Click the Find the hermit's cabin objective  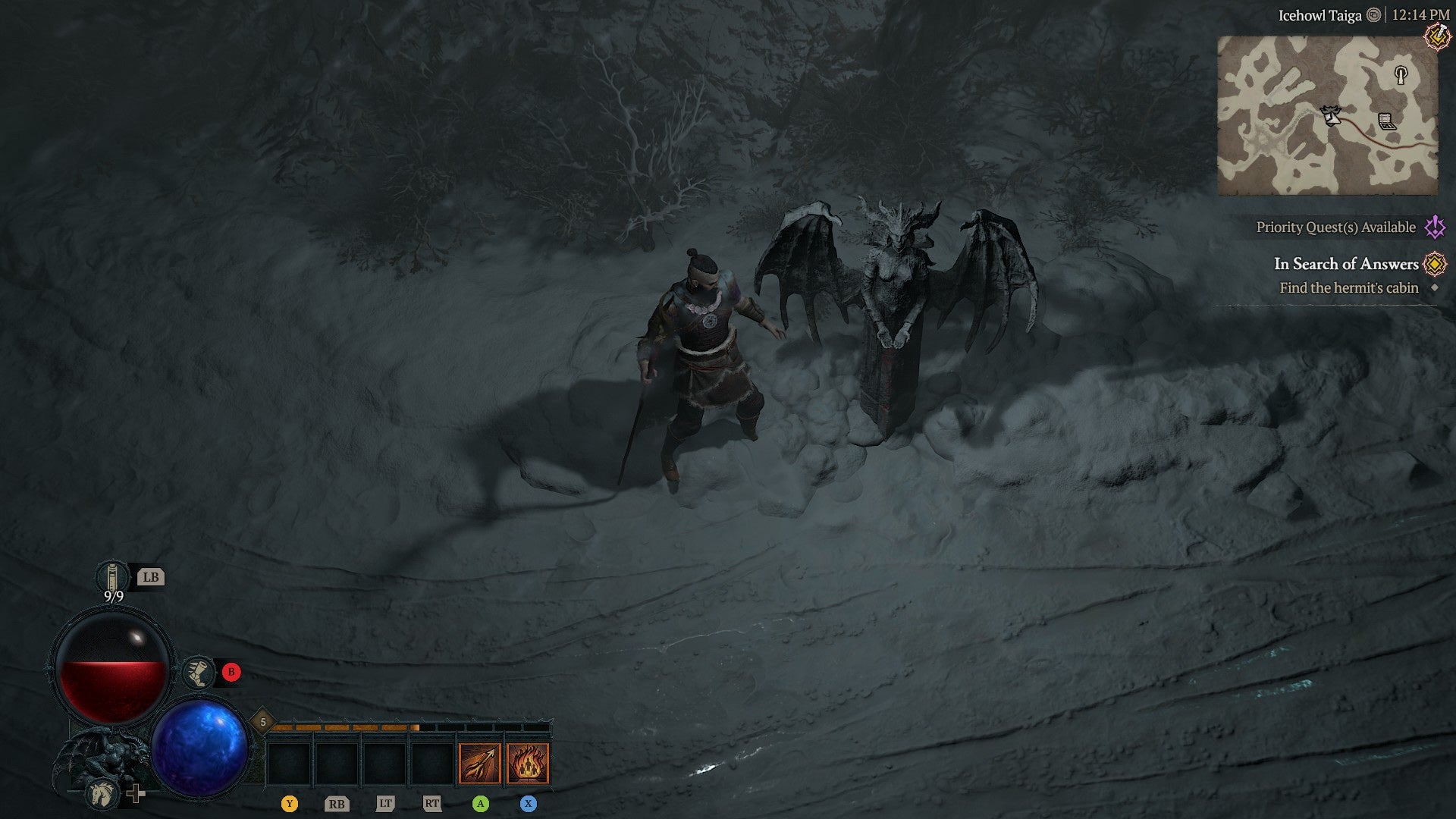click(x=1348, y=287)
